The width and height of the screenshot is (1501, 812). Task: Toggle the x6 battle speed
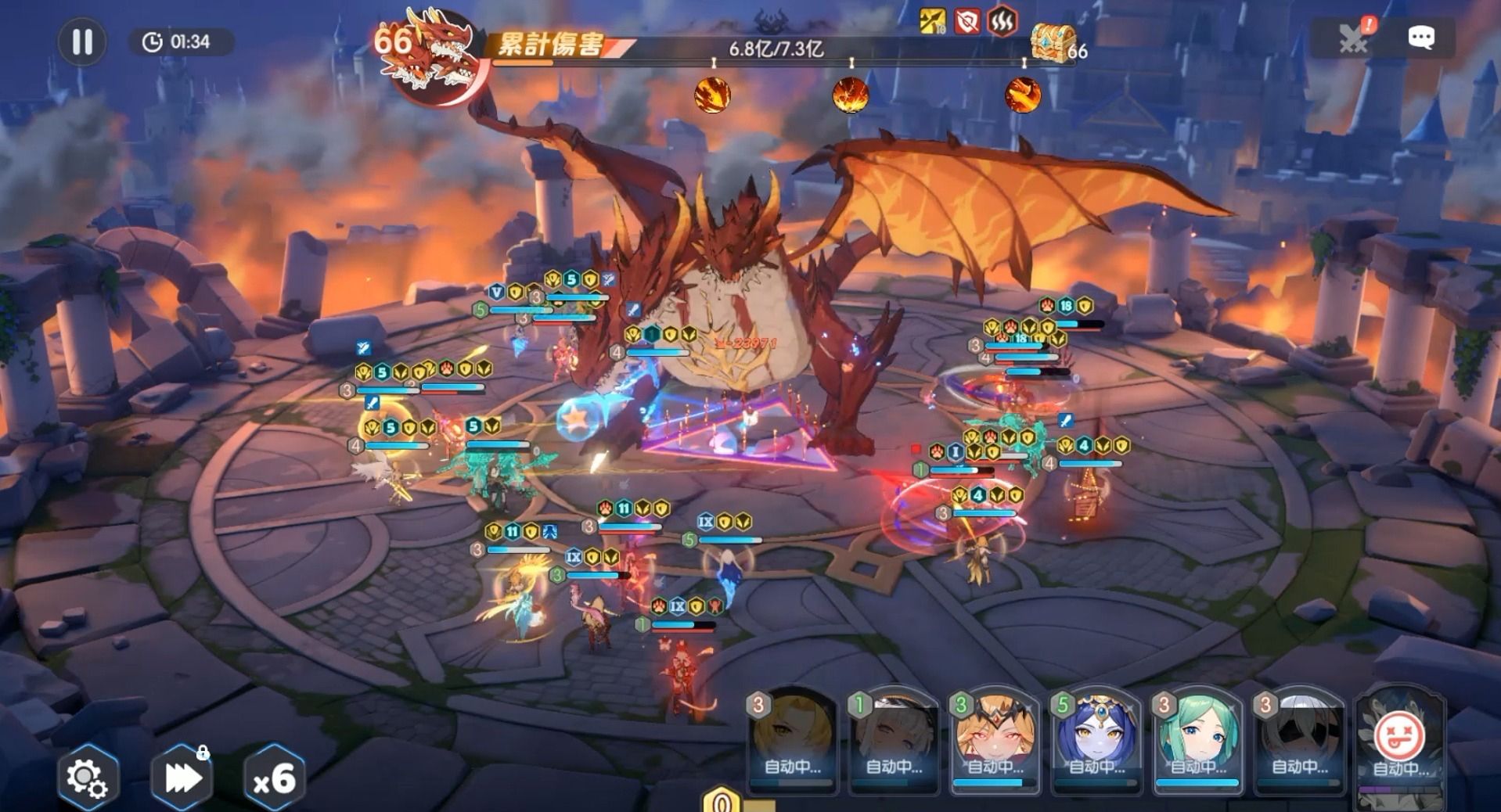point(274,778)
